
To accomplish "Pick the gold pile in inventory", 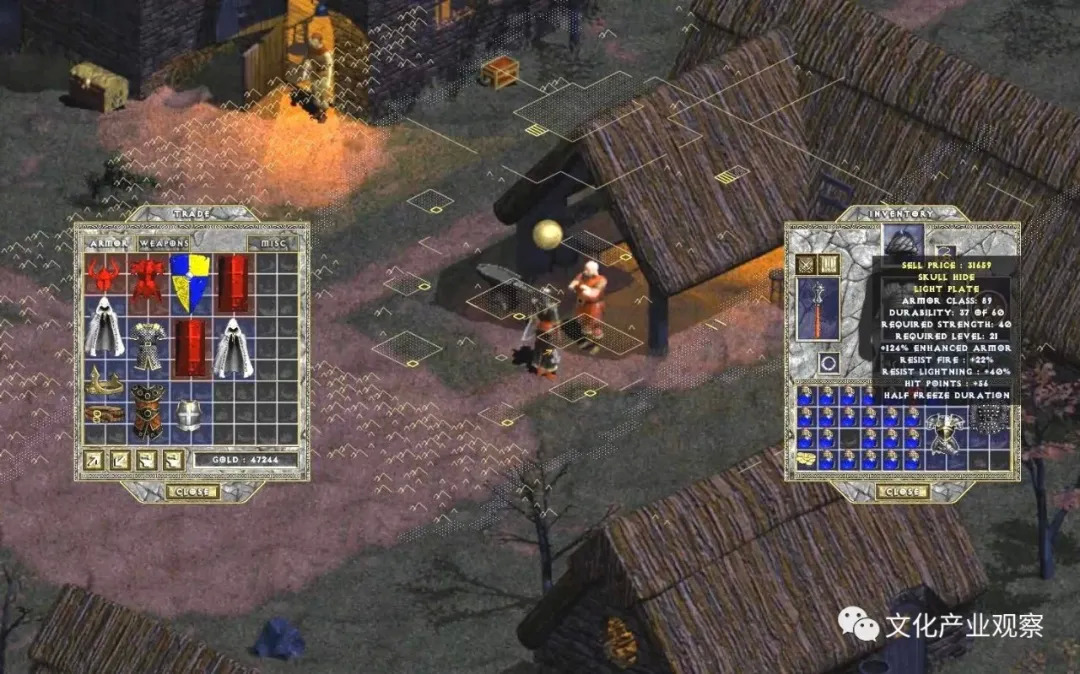I will click(x=807, y=458).
